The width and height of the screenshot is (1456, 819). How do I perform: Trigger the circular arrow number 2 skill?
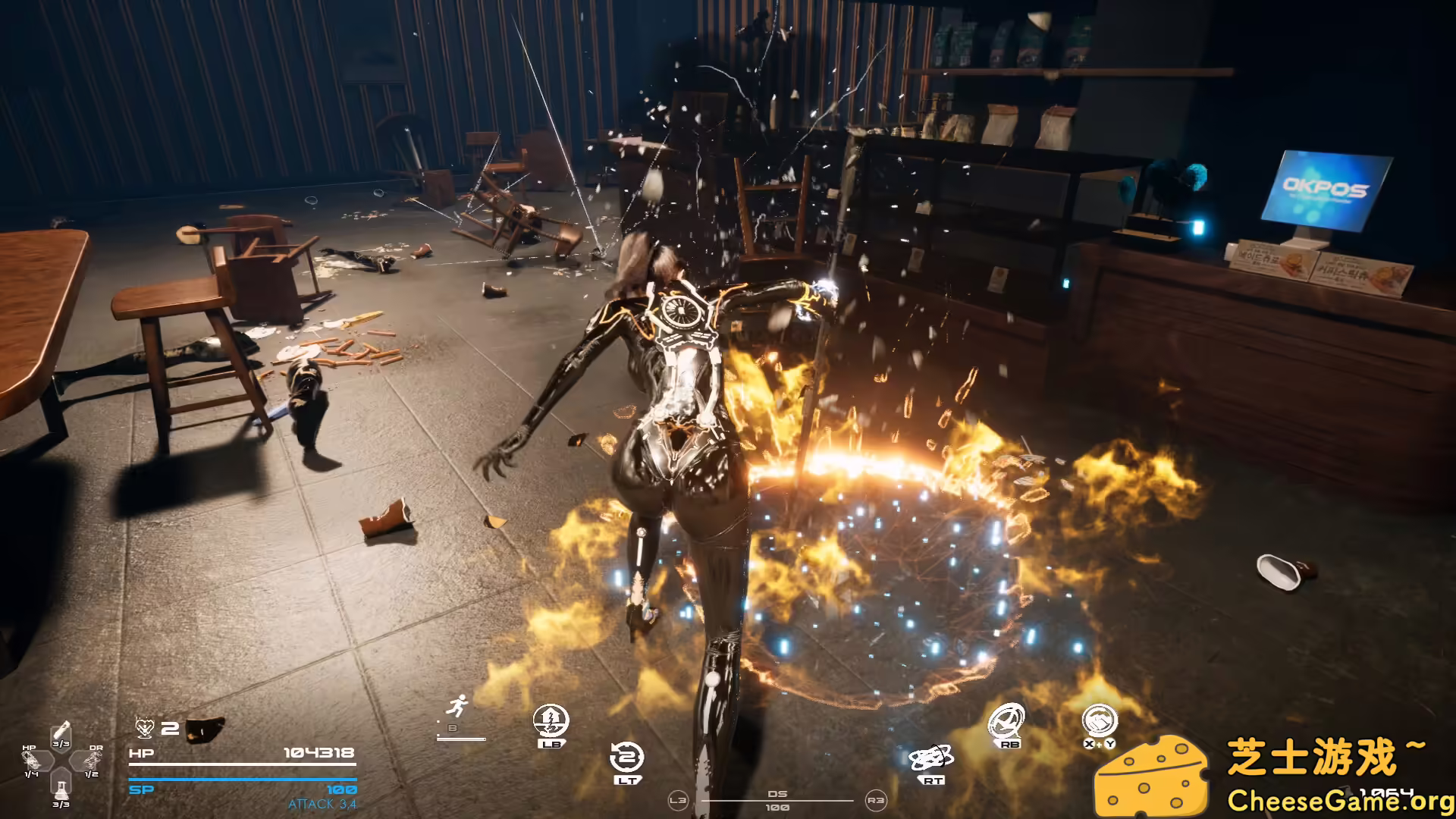[x=627, y=758]
